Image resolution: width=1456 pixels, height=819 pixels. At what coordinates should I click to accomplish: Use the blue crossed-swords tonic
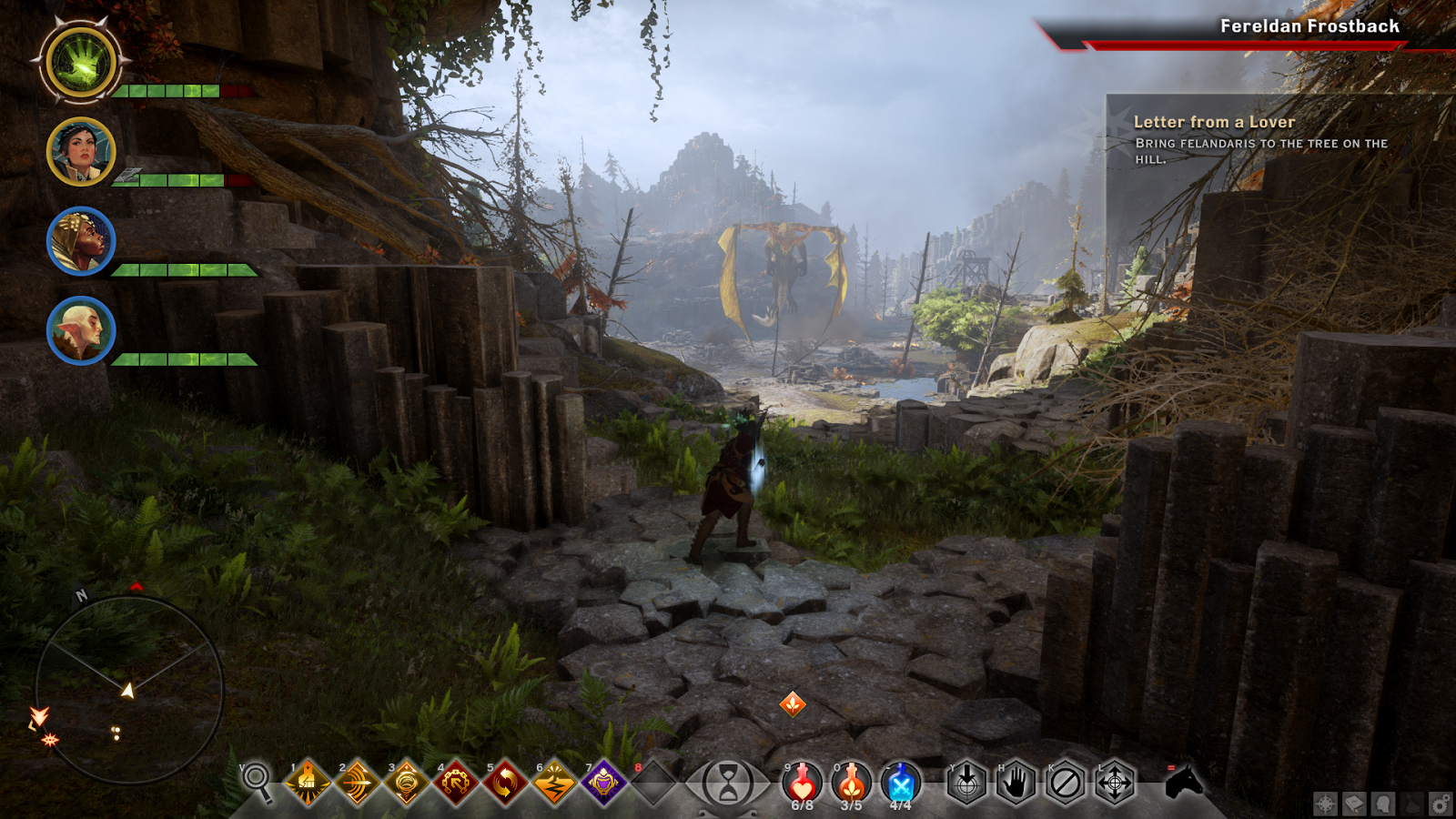click(x=900, y=782)
